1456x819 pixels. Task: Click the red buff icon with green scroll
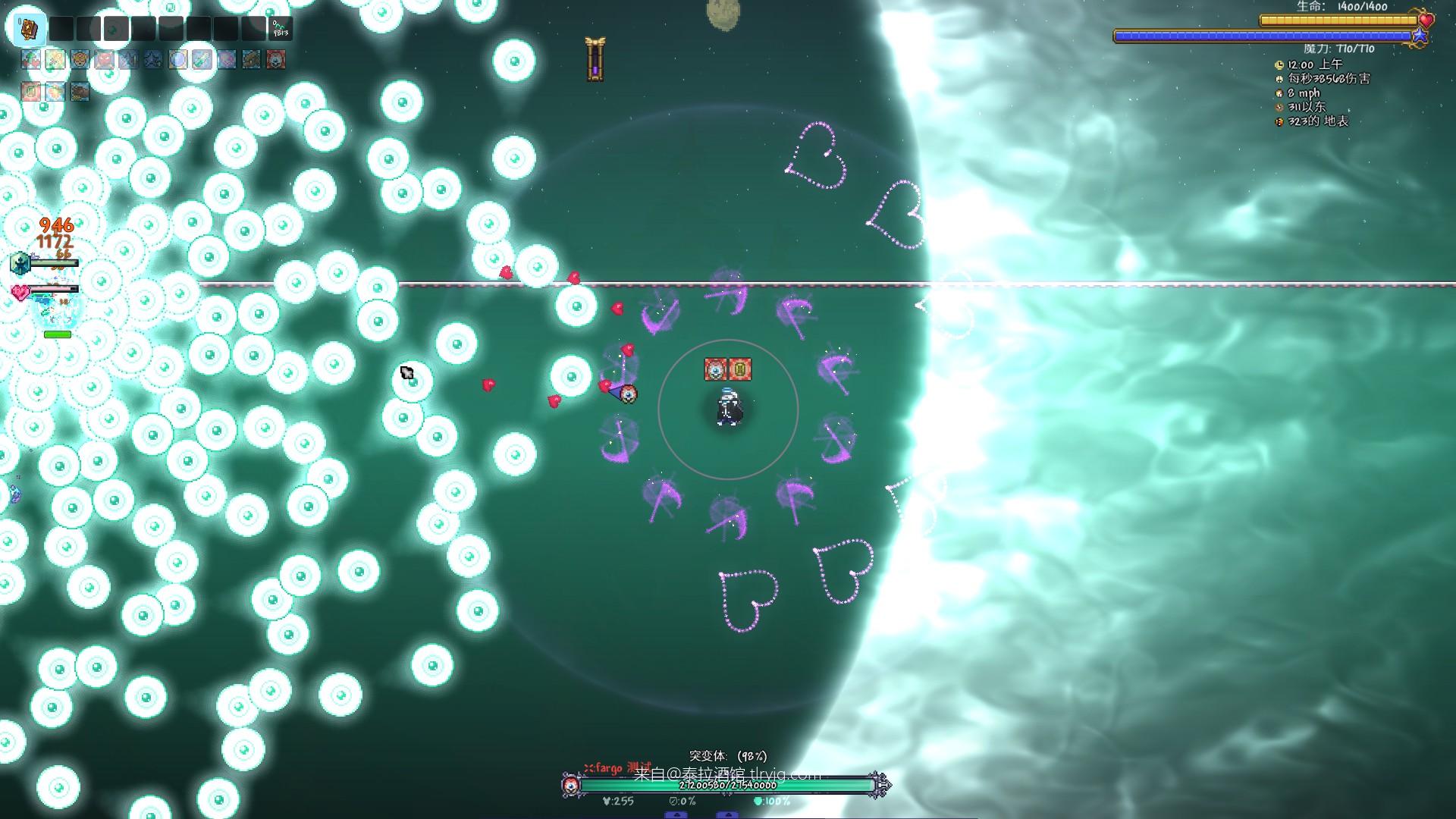click(31, 92)
